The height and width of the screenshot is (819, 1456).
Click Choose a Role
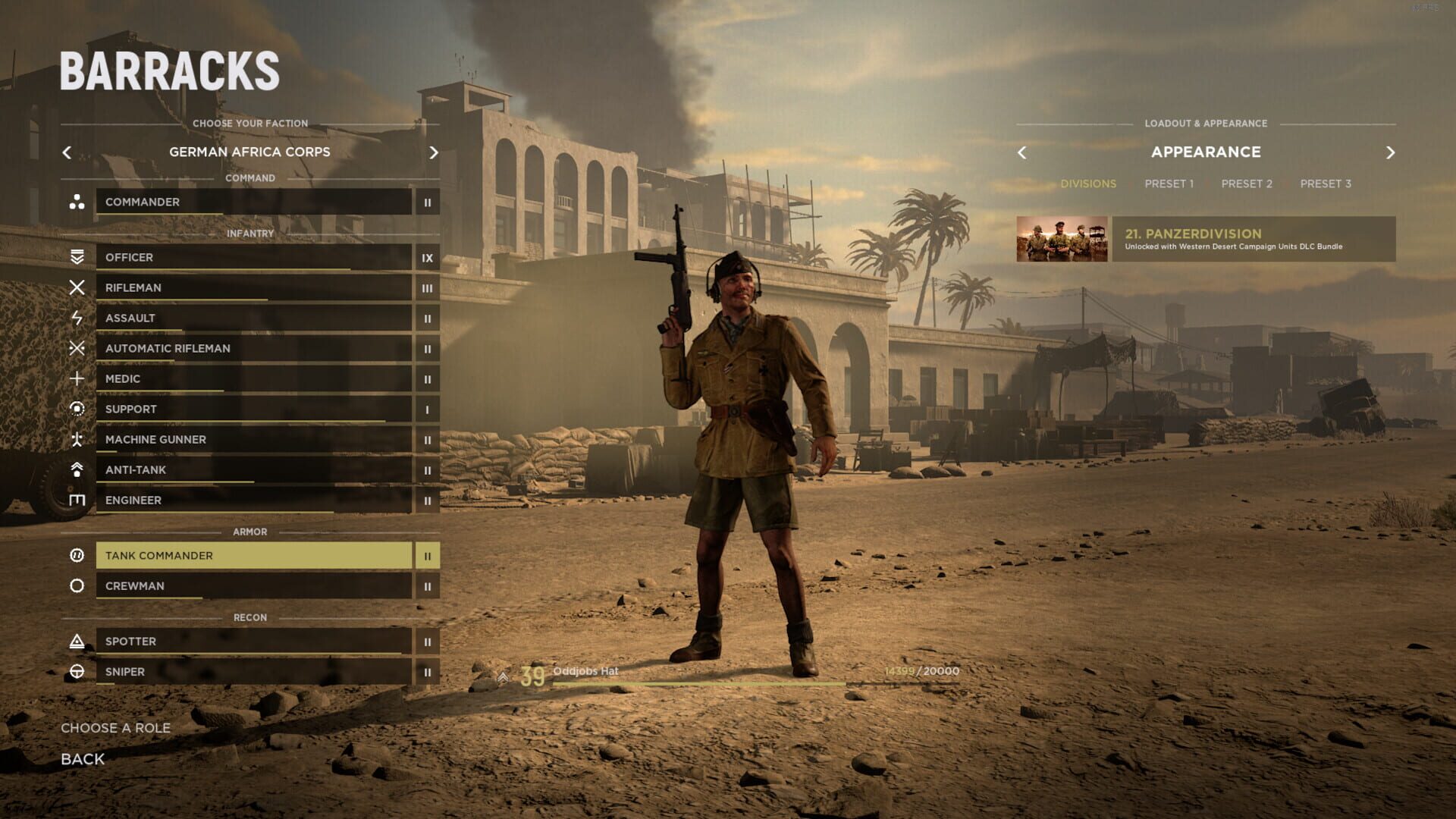tap(116, 727)
